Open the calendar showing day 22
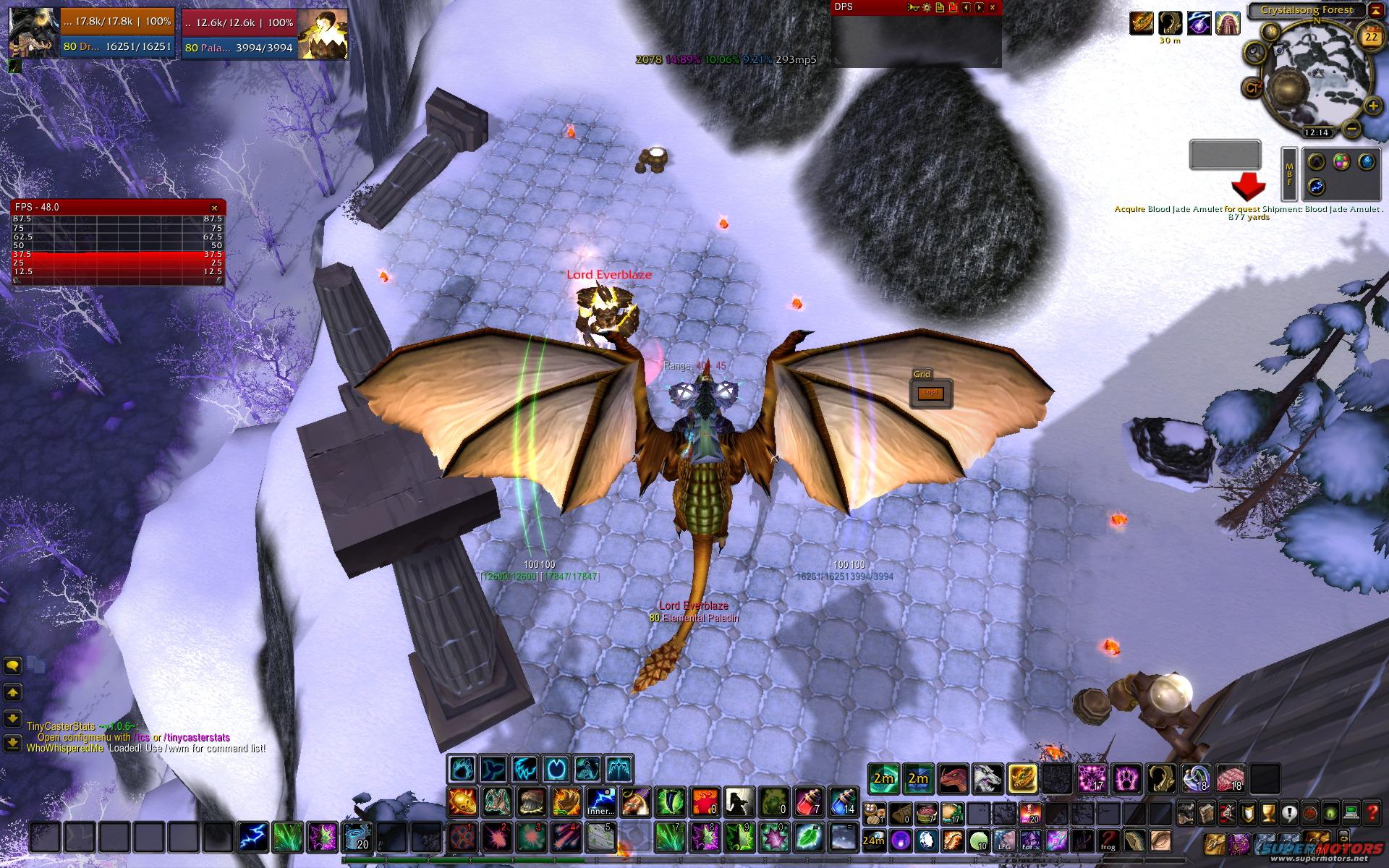This screenshot has height=868, width=1389. (1370, 37)
